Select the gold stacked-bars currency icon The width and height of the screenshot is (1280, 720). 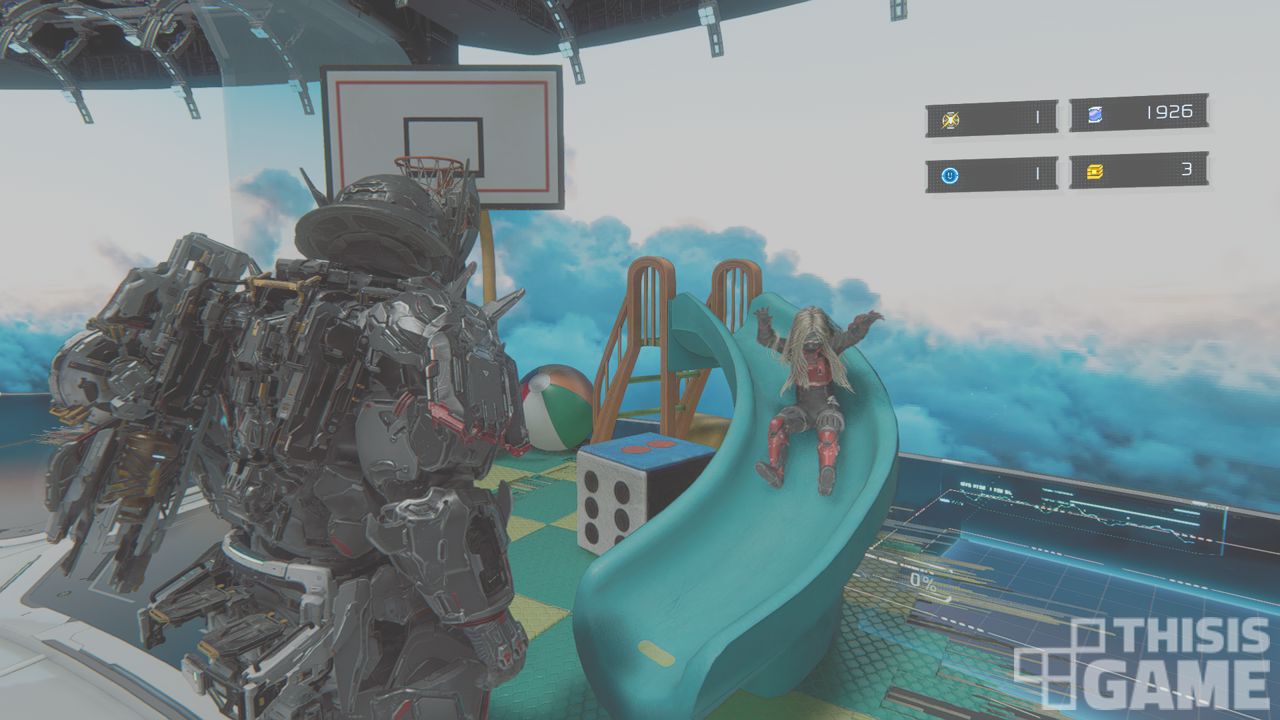pos(1094,171)
